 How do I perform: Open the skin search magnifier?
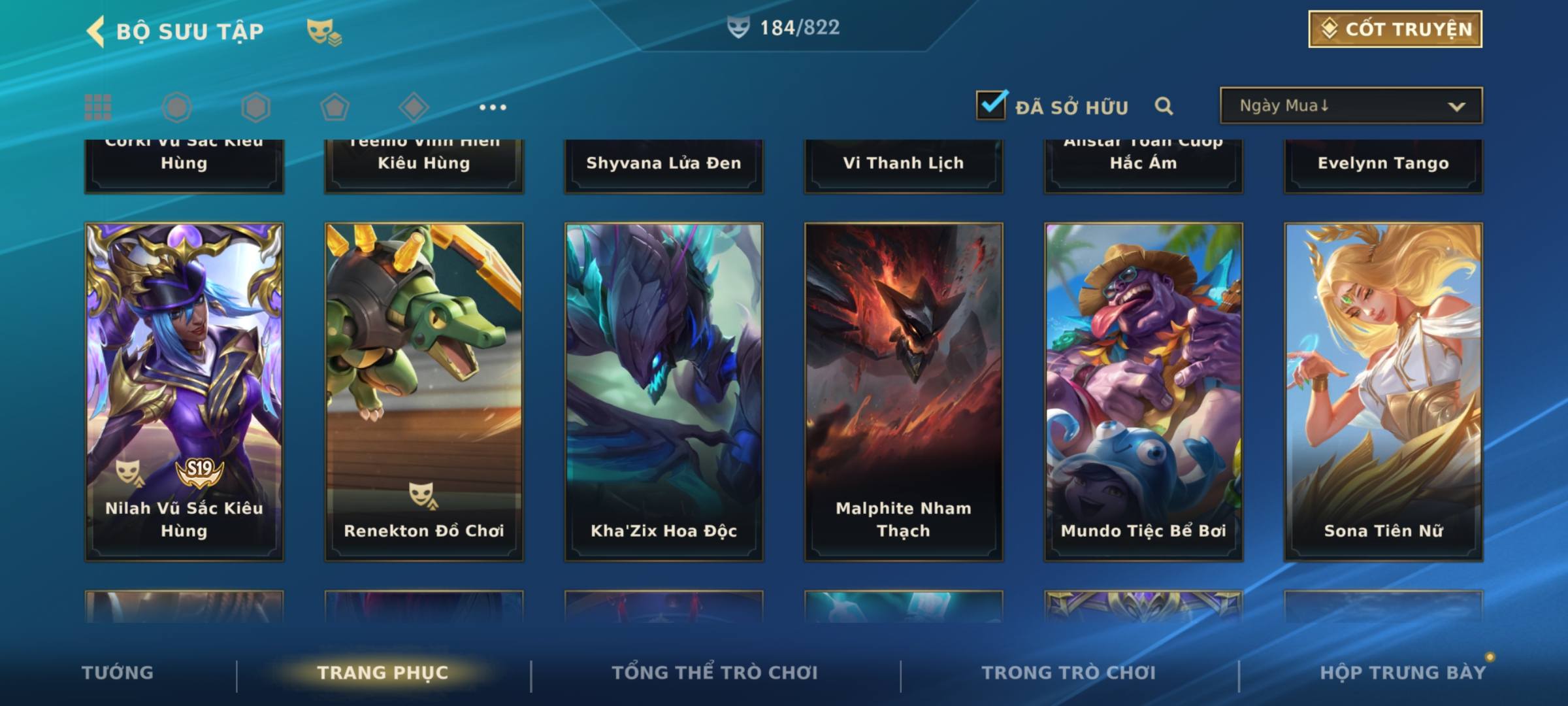(1164, 106)
